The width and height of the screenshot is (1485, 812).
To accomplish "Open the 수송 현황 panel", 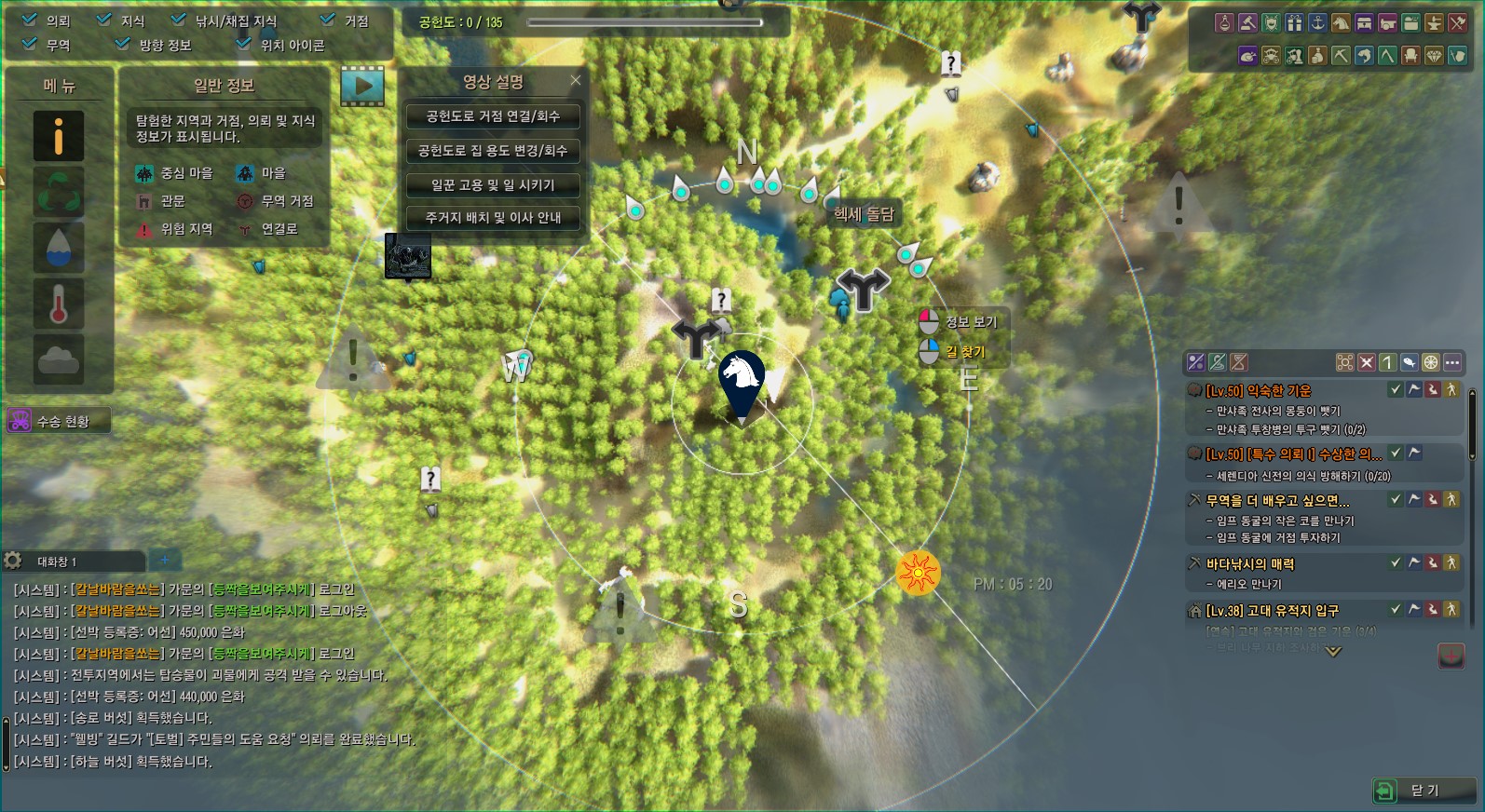I will click(x=59, y=421).
